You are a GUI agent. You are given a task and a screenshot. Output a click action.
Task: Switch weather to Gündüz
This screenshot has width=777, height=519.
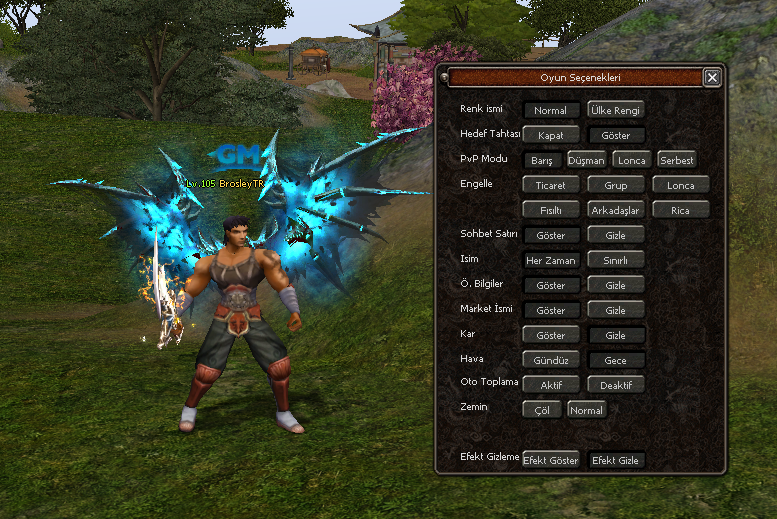click(550, 360)
